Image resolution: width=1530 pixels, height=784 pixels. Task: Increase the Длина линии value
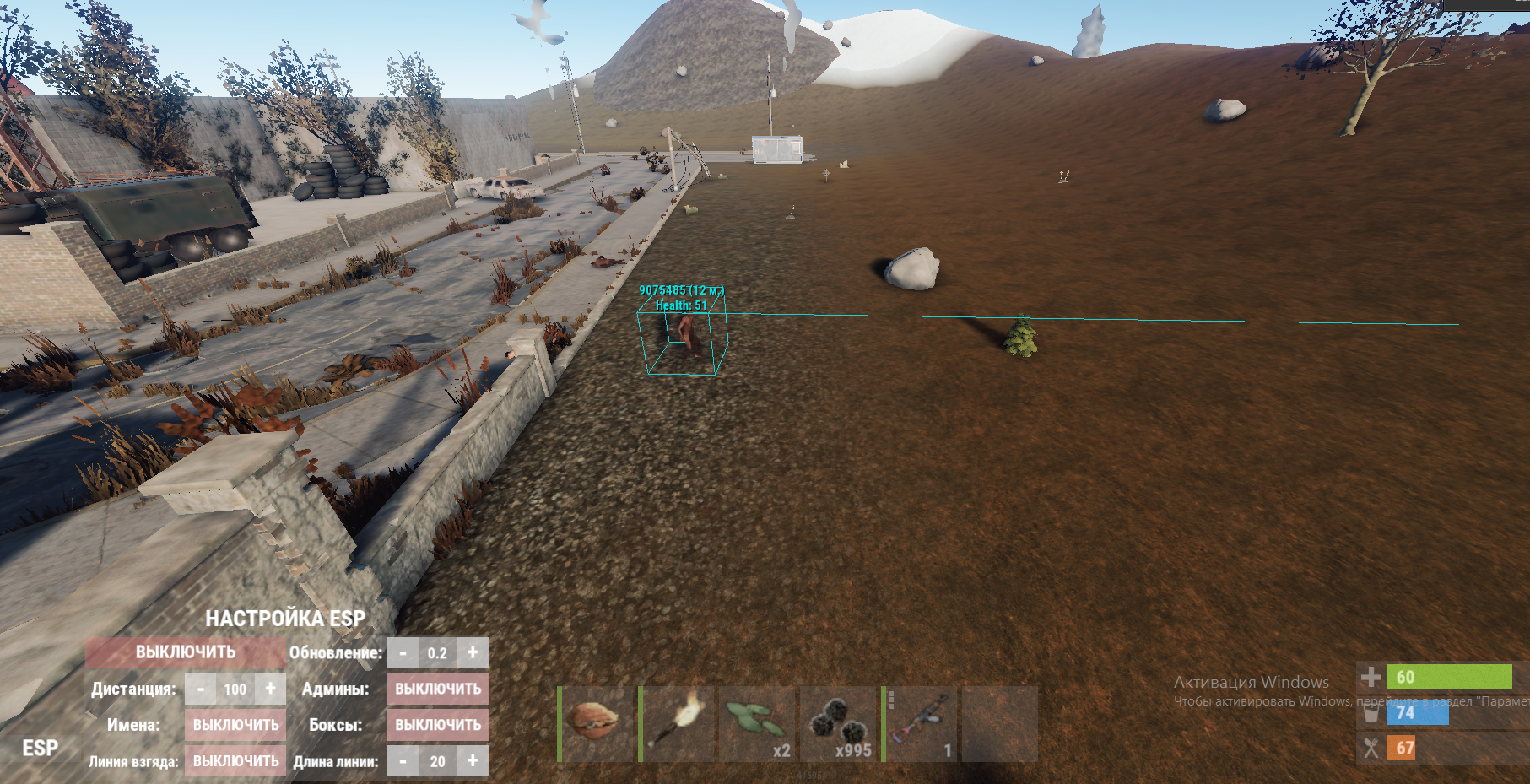click(x=473, y=761)
